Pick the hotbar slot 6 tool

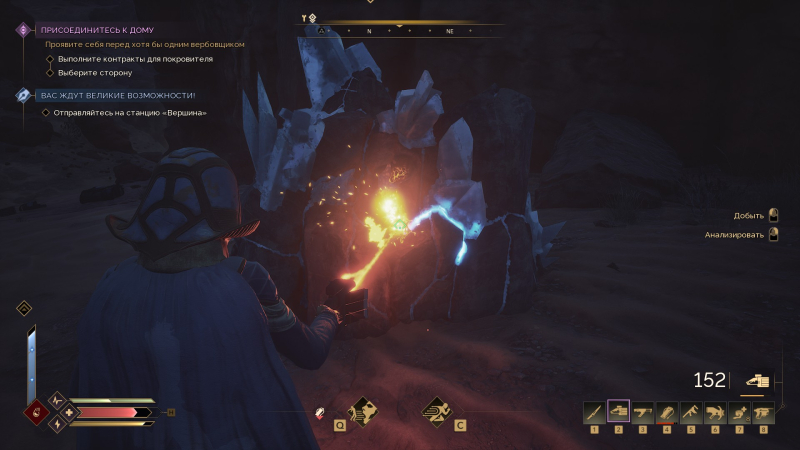pos(715,412)
